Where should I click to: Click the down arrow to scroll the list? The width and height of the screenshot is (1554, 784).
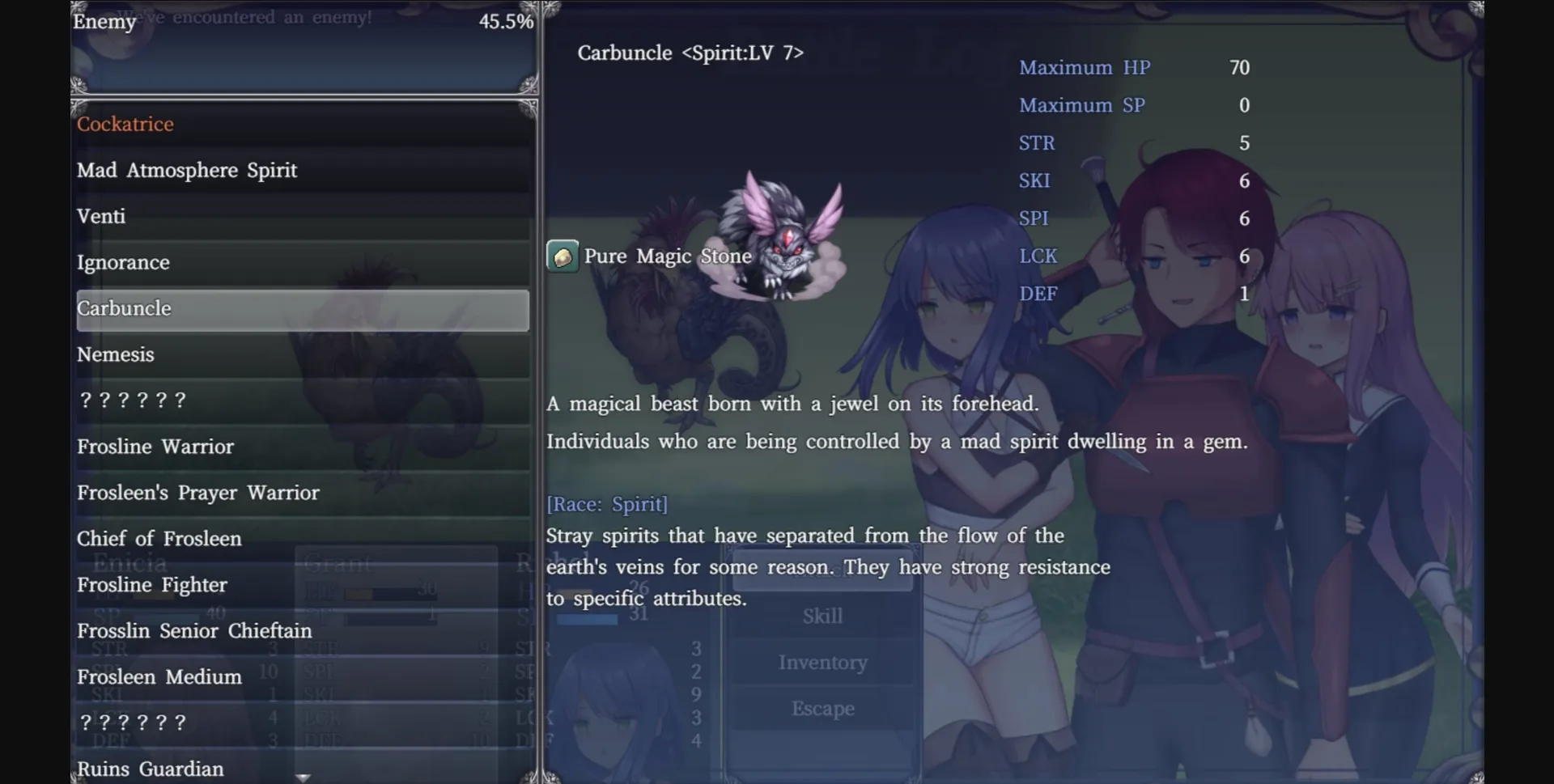(x=303, y=777)
